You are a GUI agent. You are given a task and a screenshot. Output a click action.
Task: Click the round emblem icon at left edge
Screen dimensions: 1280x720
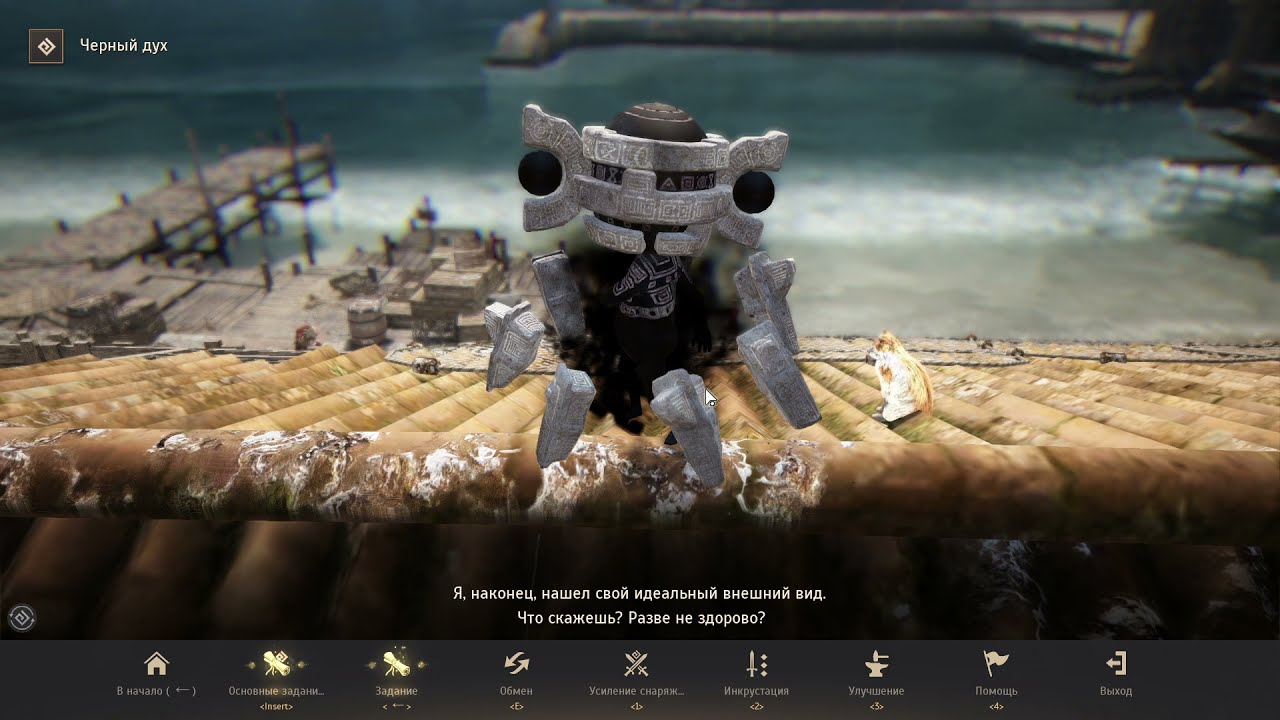[22, 617]
